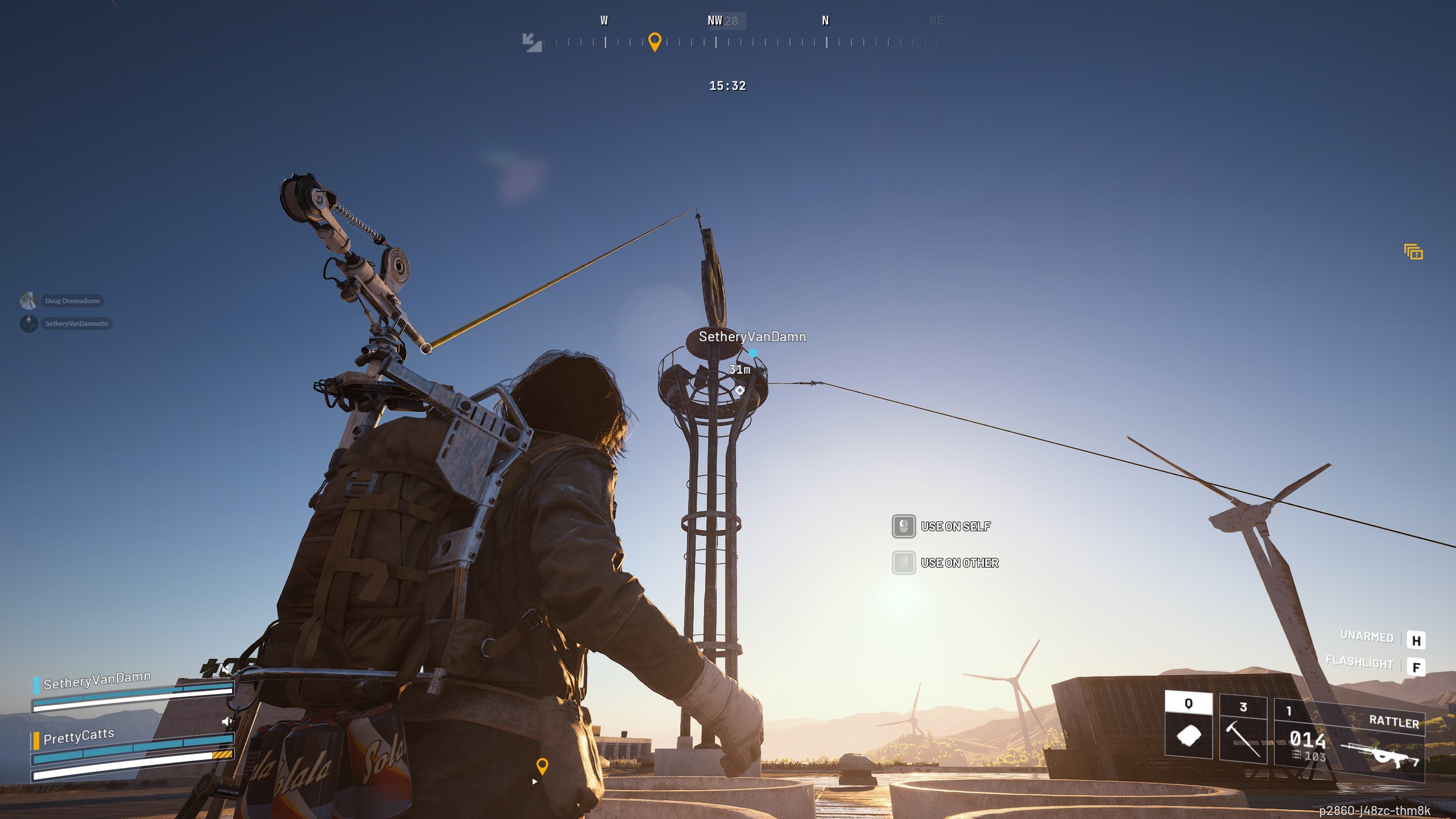Select the pickaxe tool slot

point(1243,729)
